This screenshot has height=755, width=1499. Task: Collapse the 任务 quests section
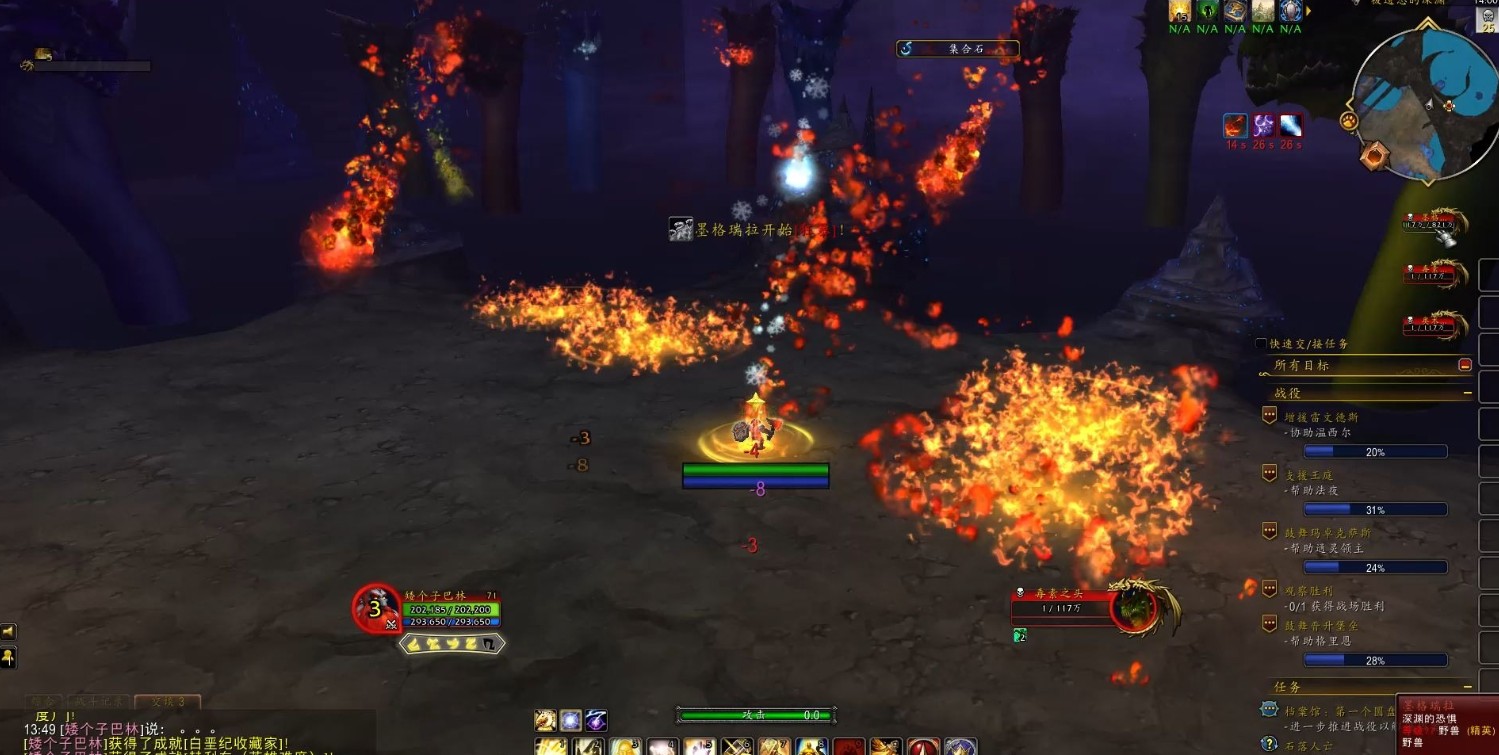(1467, 687)
